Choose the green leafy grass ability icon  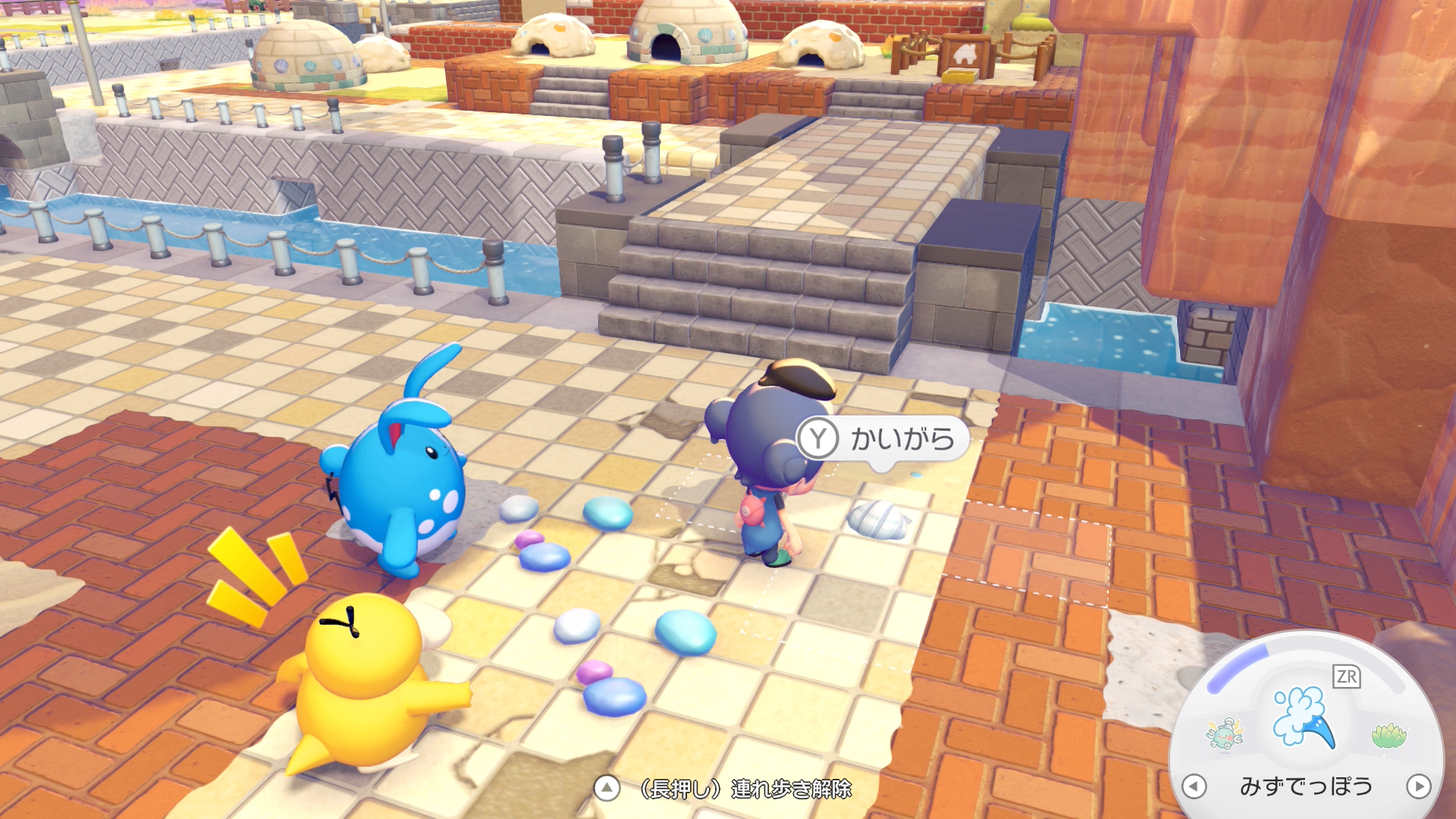coord(1389,735)
